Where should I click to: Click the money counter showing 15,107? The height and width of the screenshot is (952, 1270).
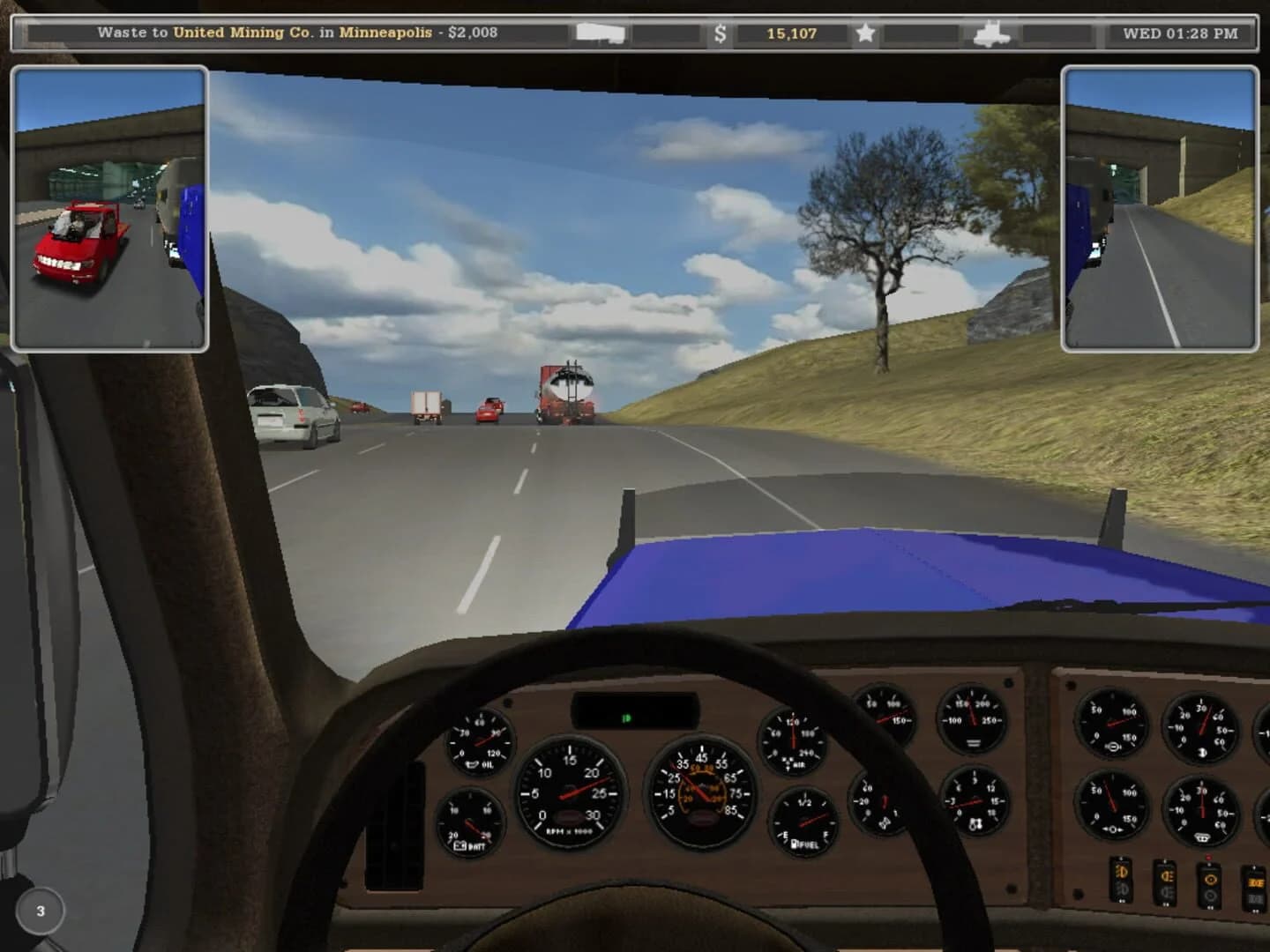[792, 33]
